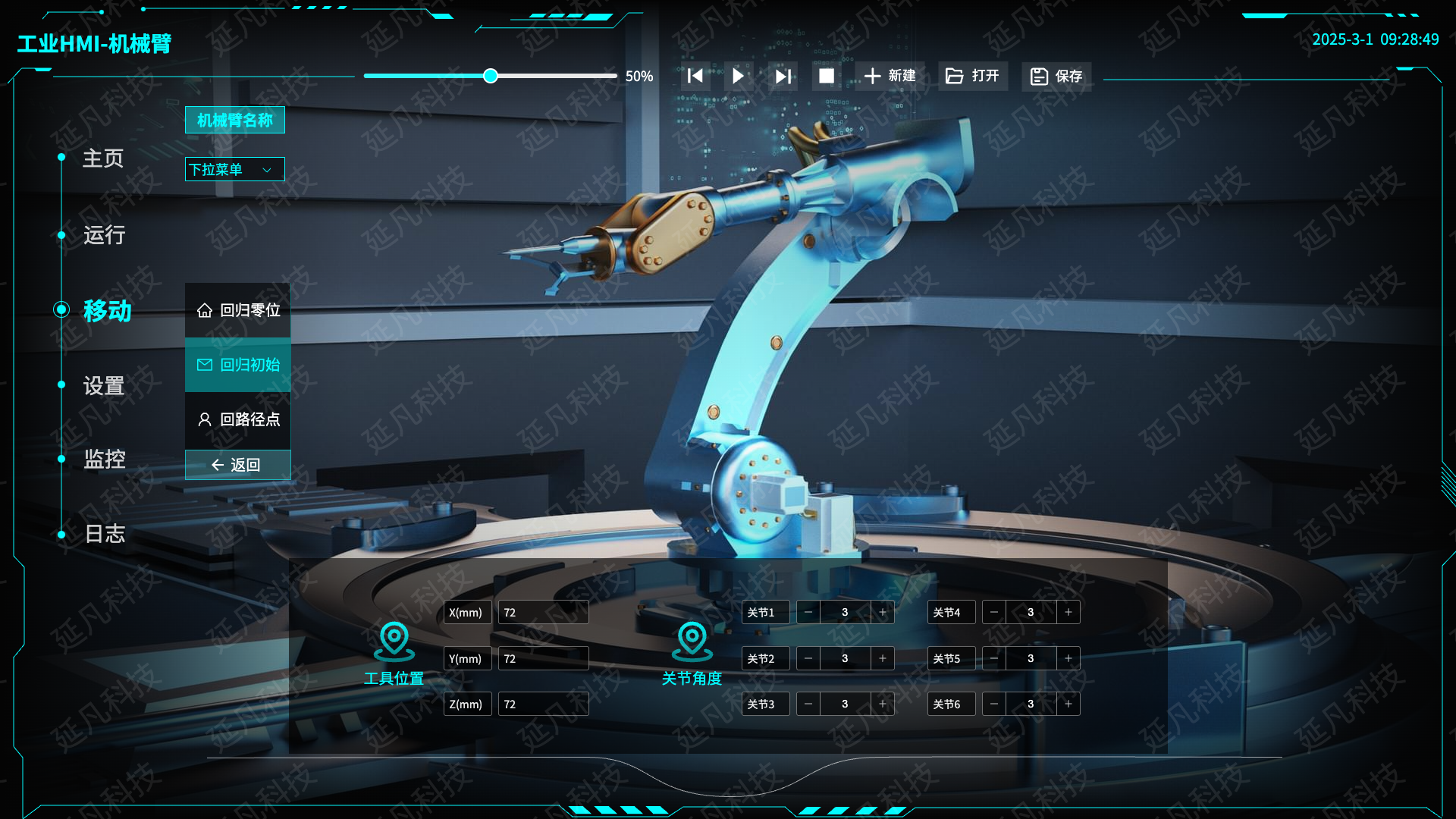Decrease 关节6 angle with minus
Image resolution: width=1456 pixels, height=819 pixels.
[994, 704]
